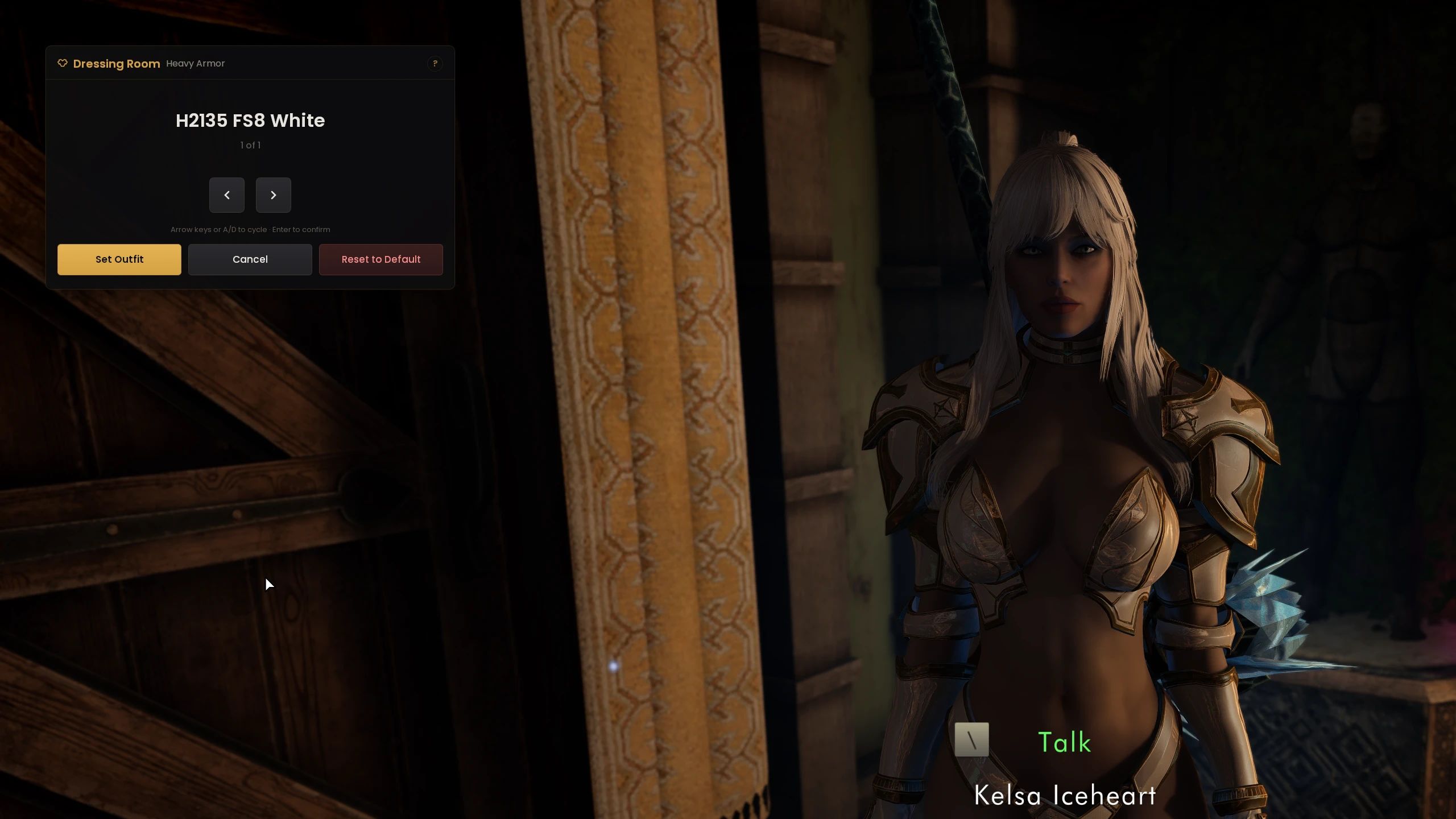Open the help tooltip via the ? icon
Screen dimensions: 1456x819
click(x=435, y=64)
